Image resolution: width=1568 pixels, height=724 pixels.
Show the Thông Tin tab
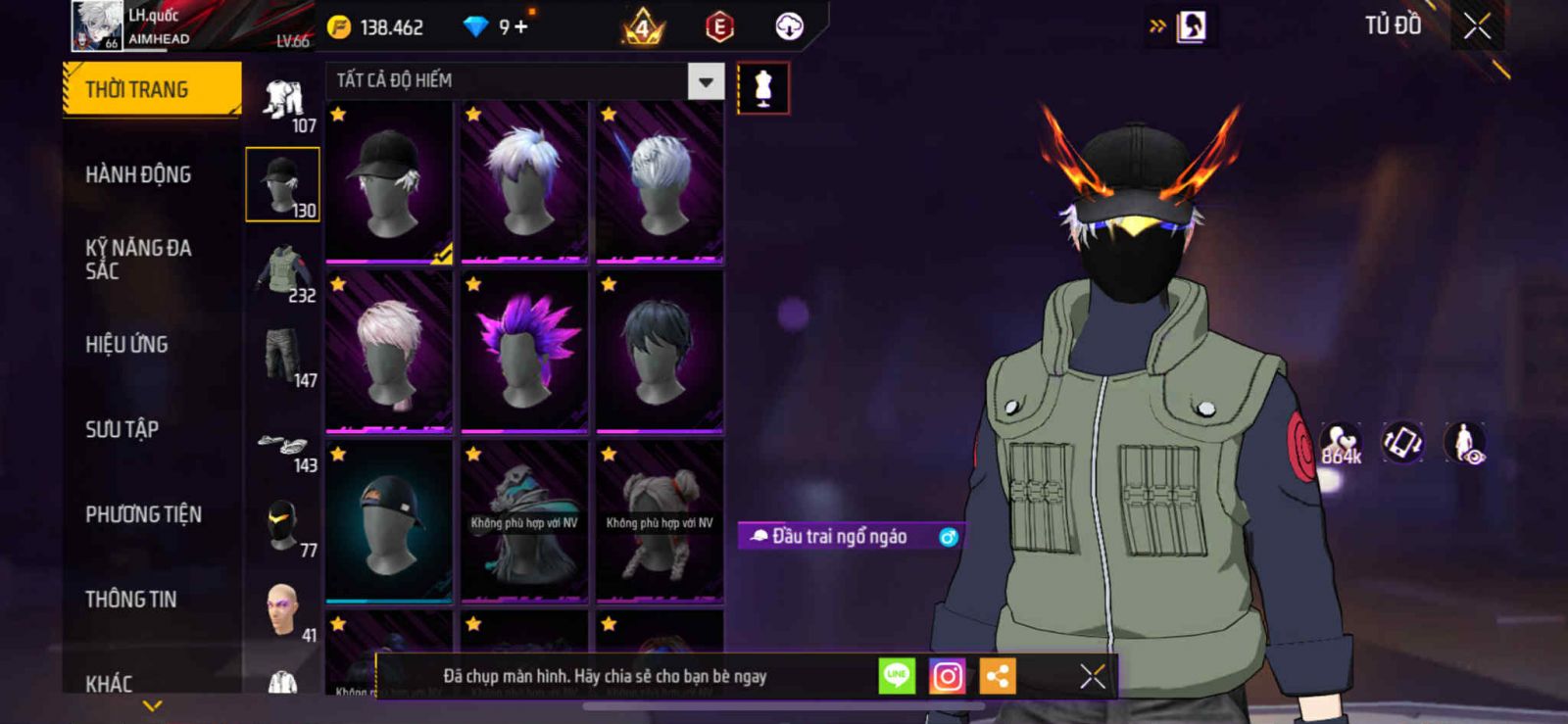pos(130,600)
